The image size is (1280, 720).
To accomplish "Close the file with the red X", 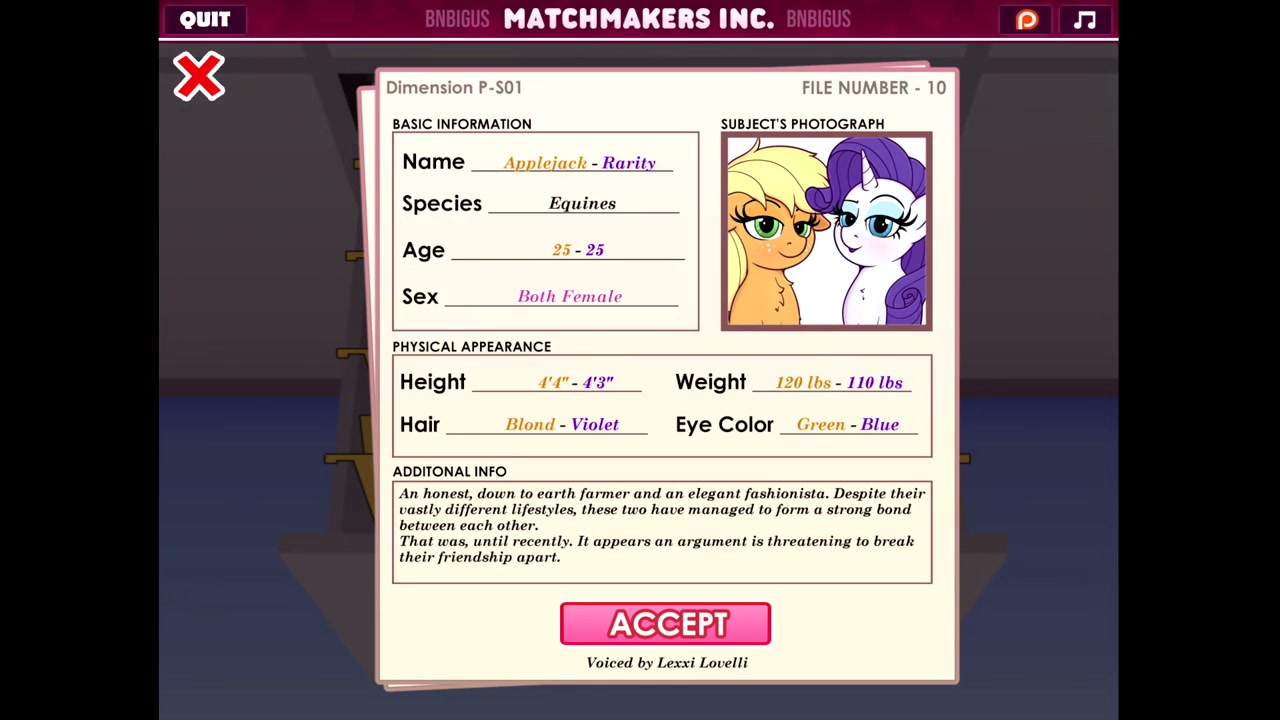I will (x=199, y=77).
